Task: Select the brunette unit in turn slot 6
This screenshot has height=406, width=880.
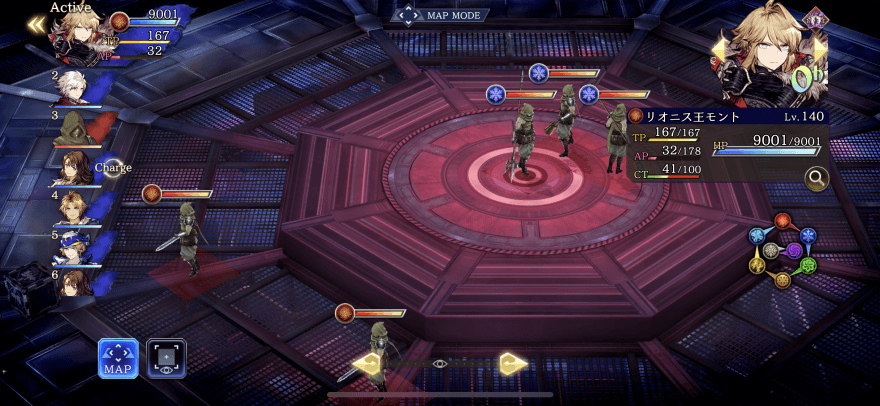Action: 72,282
